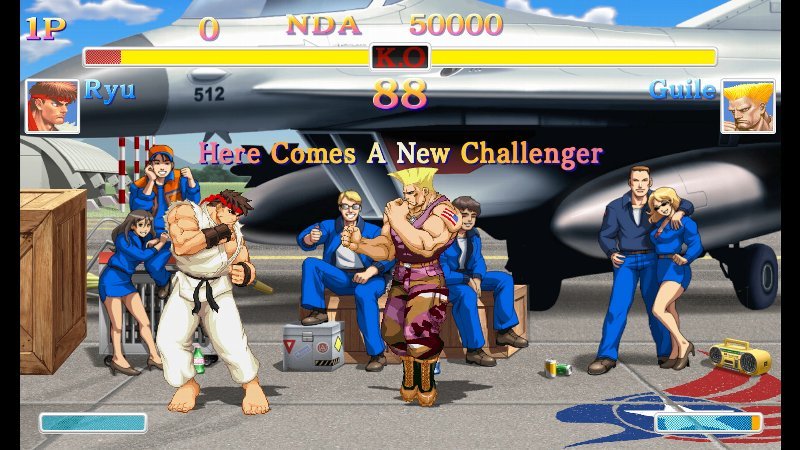Click Ryu's character portrait
The width and height of the screenshot is (800, 450).
point(52,107)
